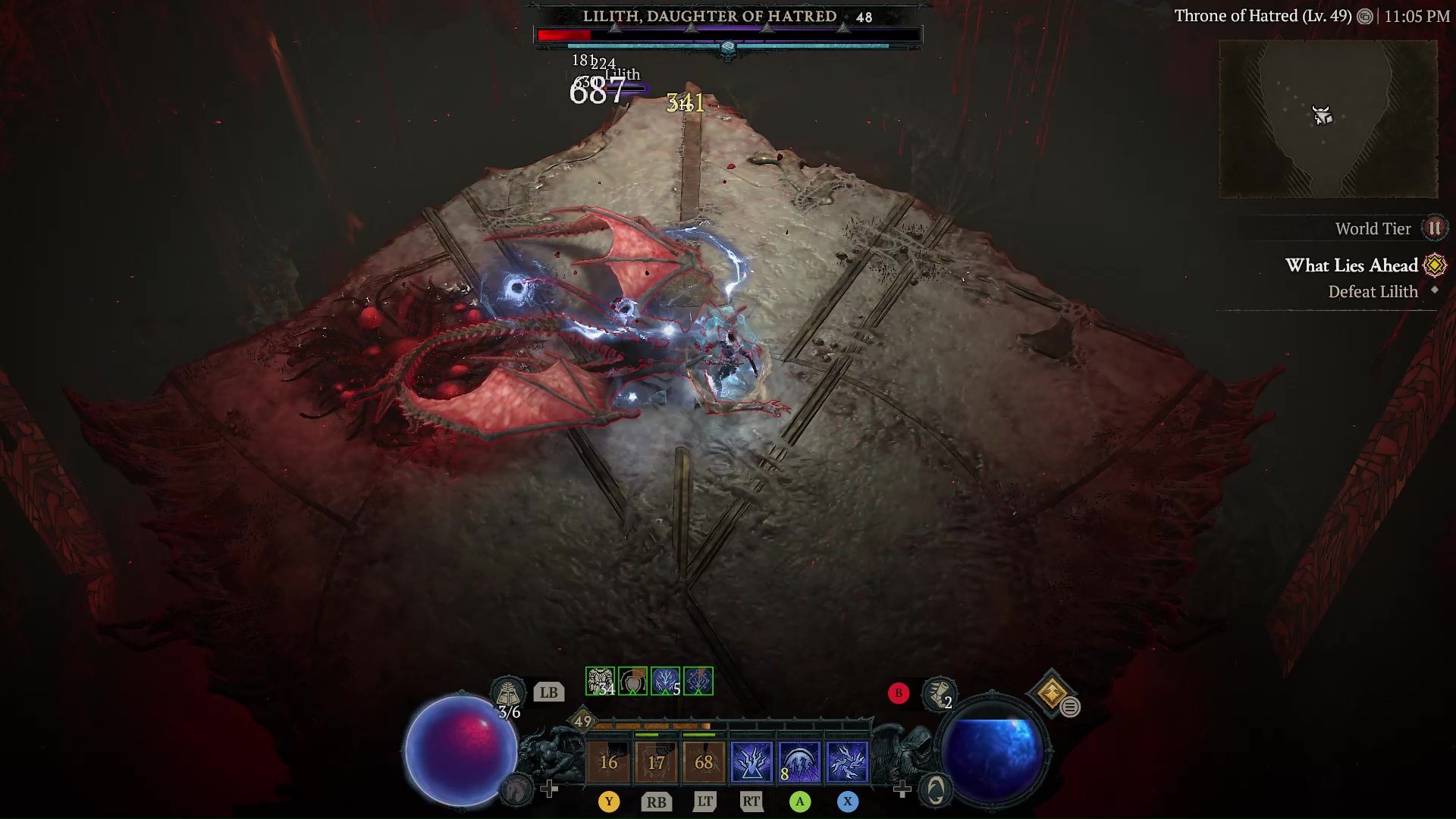Select the What Lies Ahead quest tracker
The image size is (1456, 819).
click(1351, 265)
